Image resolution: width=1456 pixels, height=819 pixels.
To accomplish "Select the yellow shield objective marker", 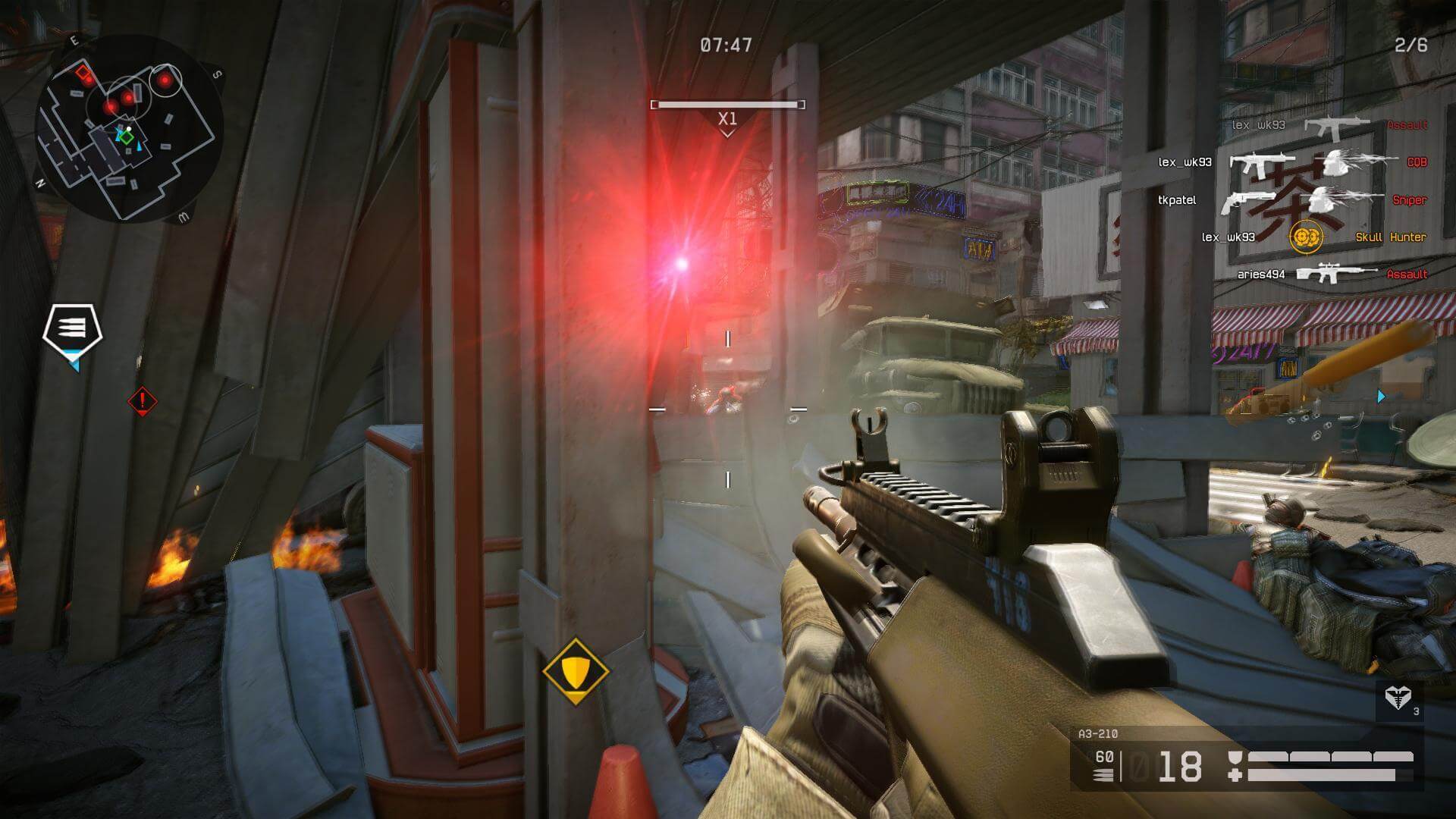I will tap(578, 670).
